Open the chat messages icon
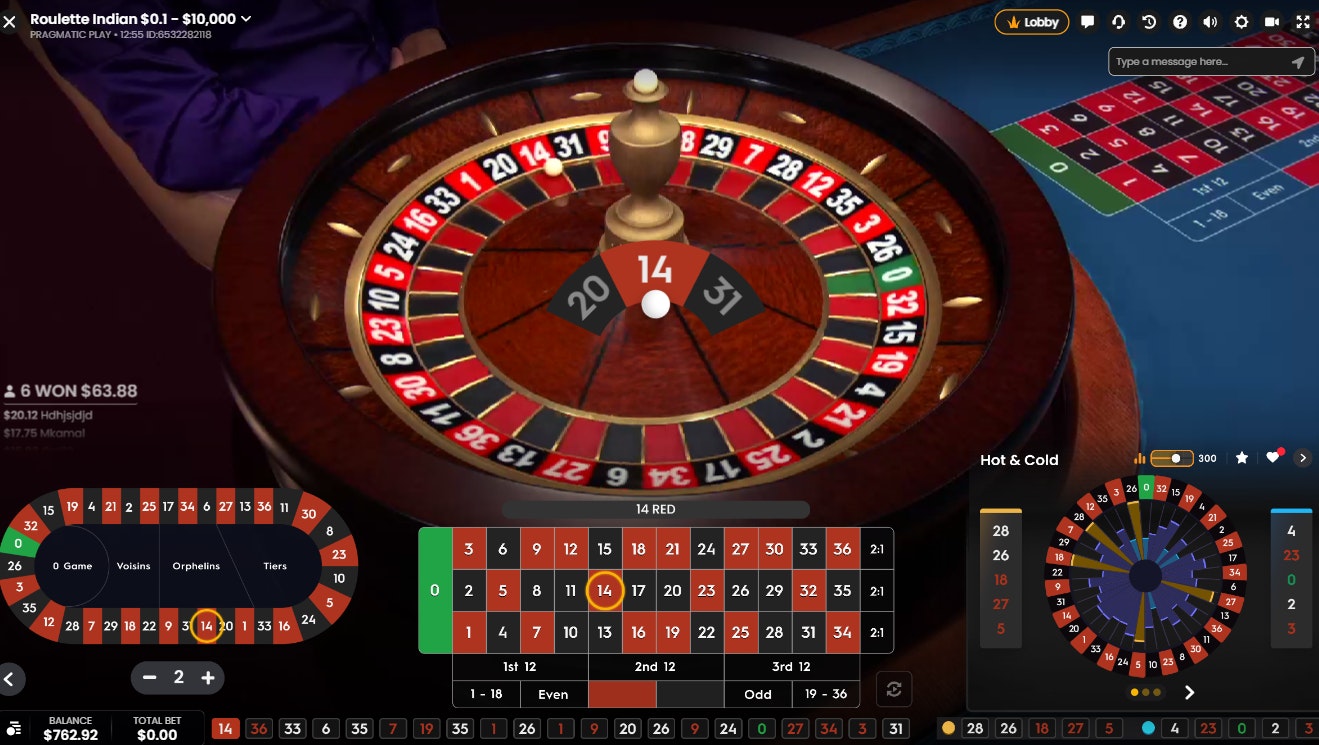 [x=1087, y=22]
